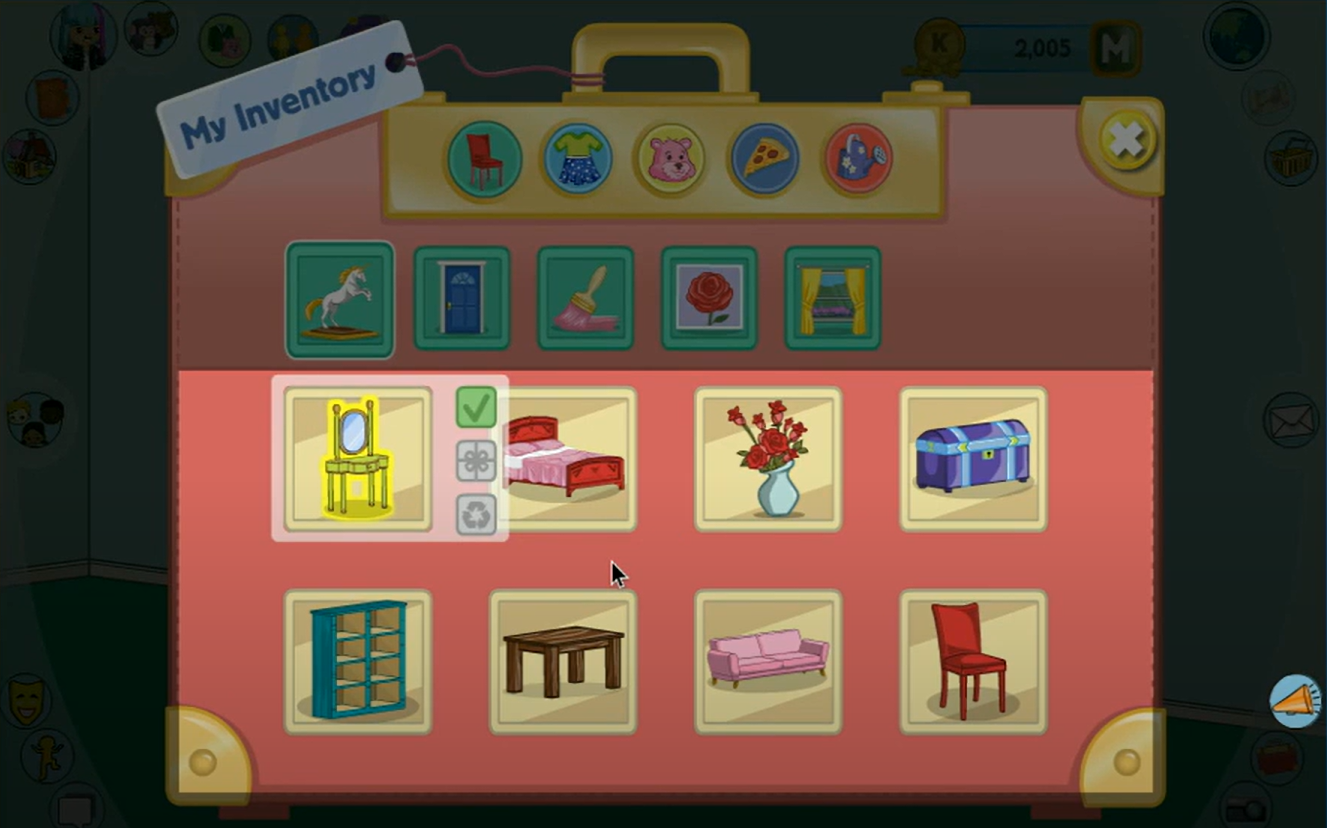
Task: Select the paintbrush wallpaper filter
Action: pyautogui.click(x=585, y=297)
